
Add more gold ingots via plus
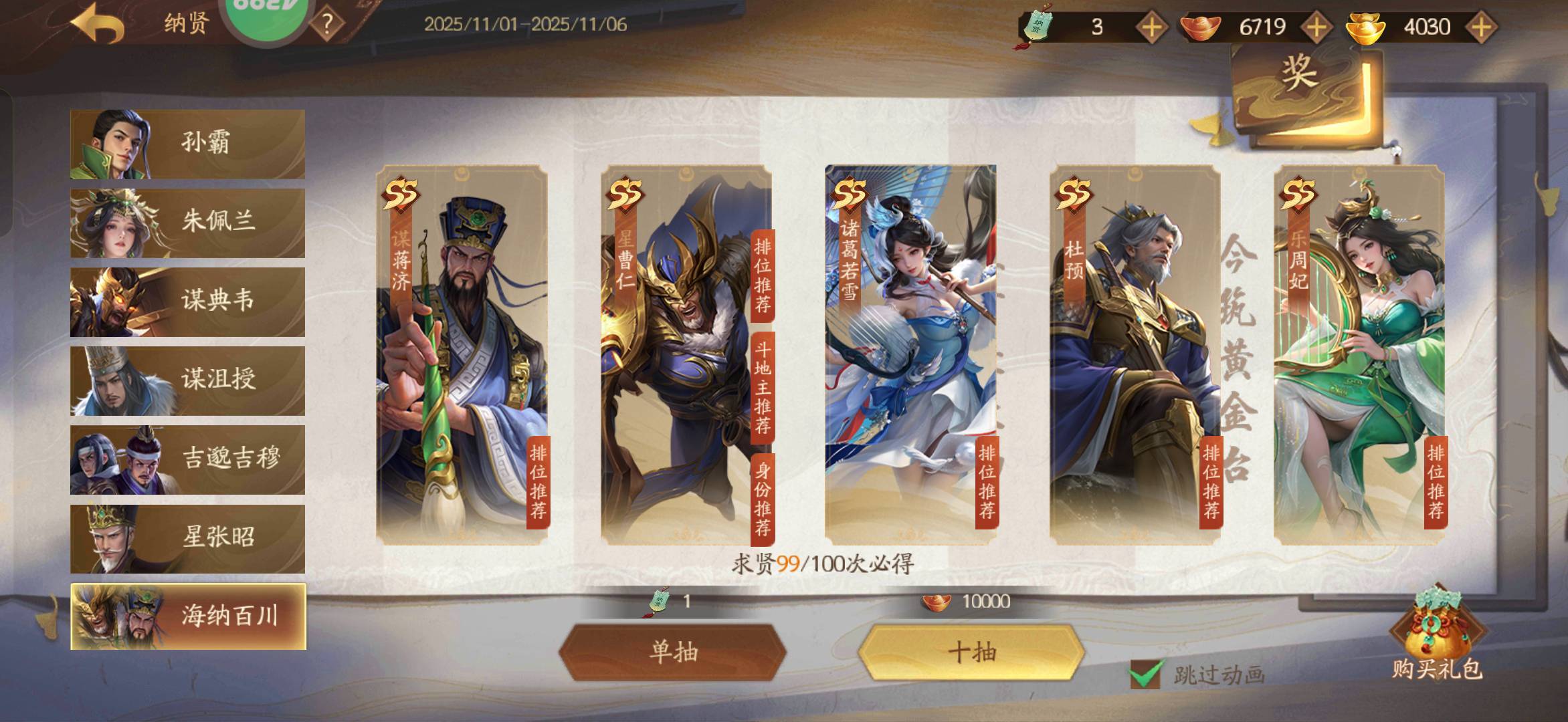click(1480, 27)
